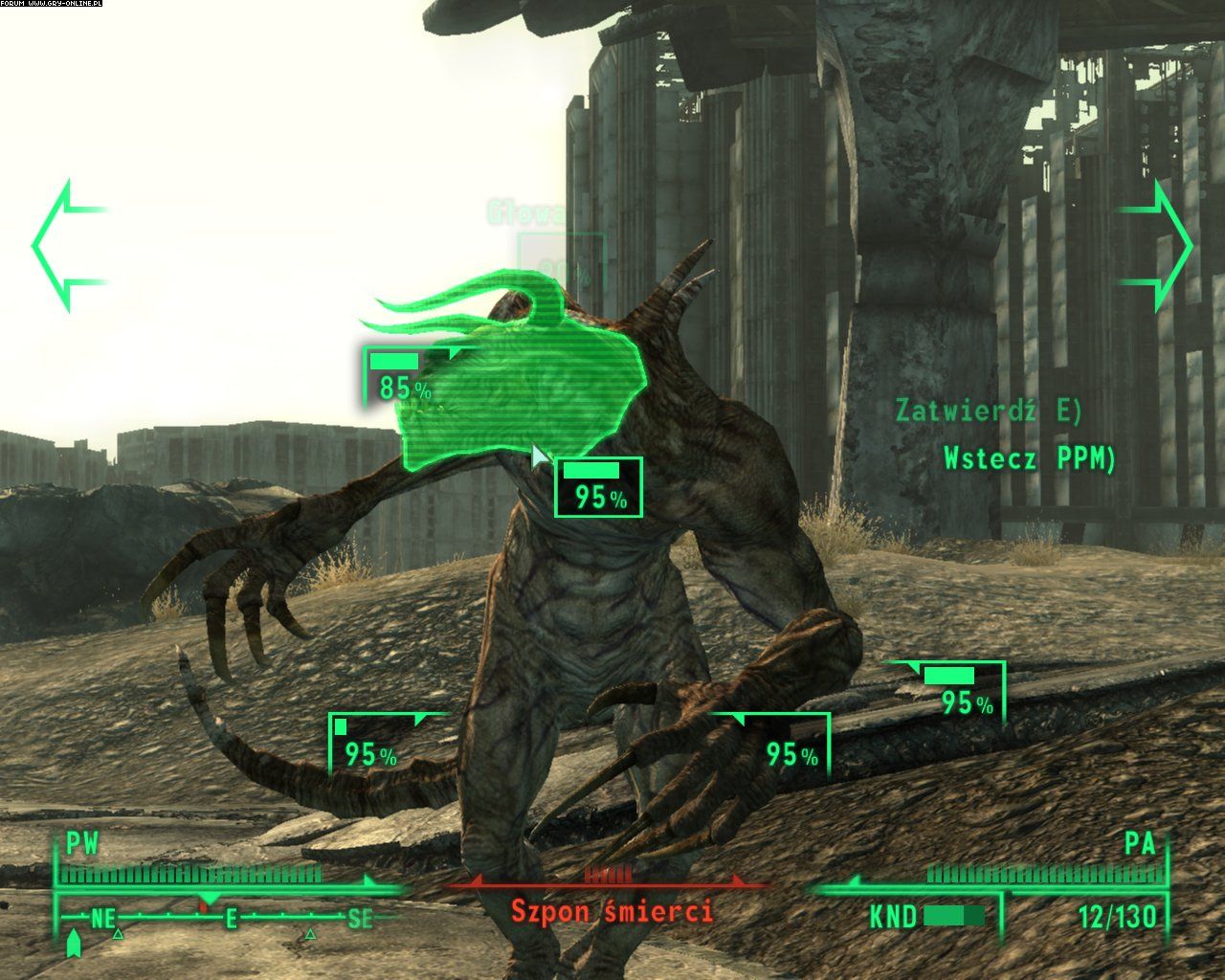The height and width of the screenshot is (980, 1225).
Task: Target the head at 85% hit chance
Action: (x=400, y=377)
